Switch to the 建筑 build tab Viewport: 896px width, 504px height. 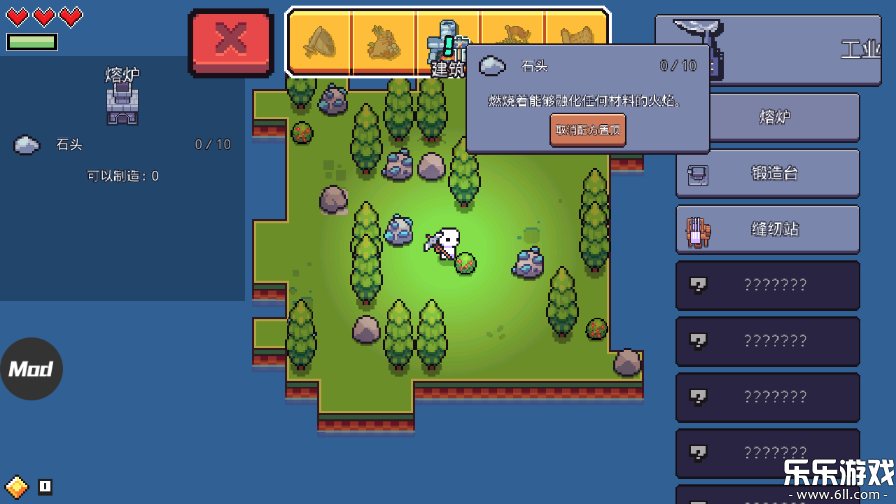tap(447, 43)
